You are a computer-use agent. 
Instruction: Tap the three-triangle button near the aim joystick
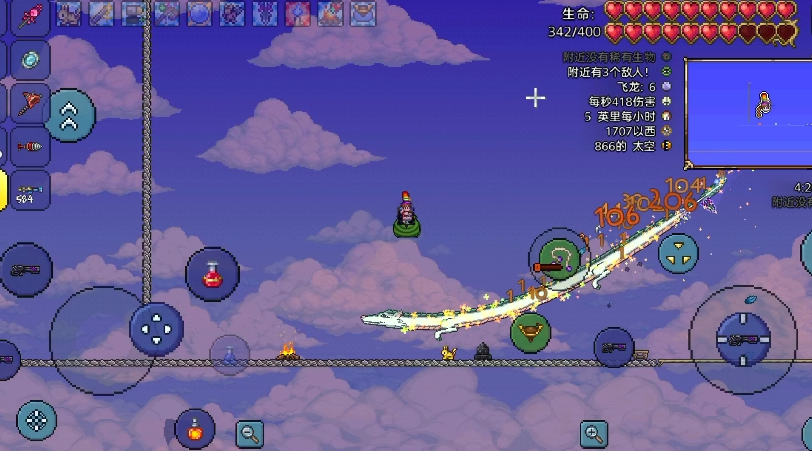(677, 252)
